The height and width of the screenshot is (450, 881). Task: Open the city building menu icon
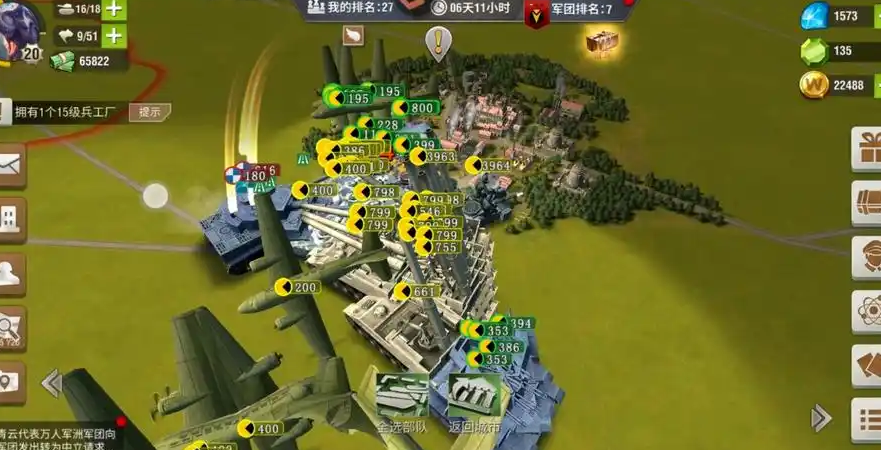10,219
